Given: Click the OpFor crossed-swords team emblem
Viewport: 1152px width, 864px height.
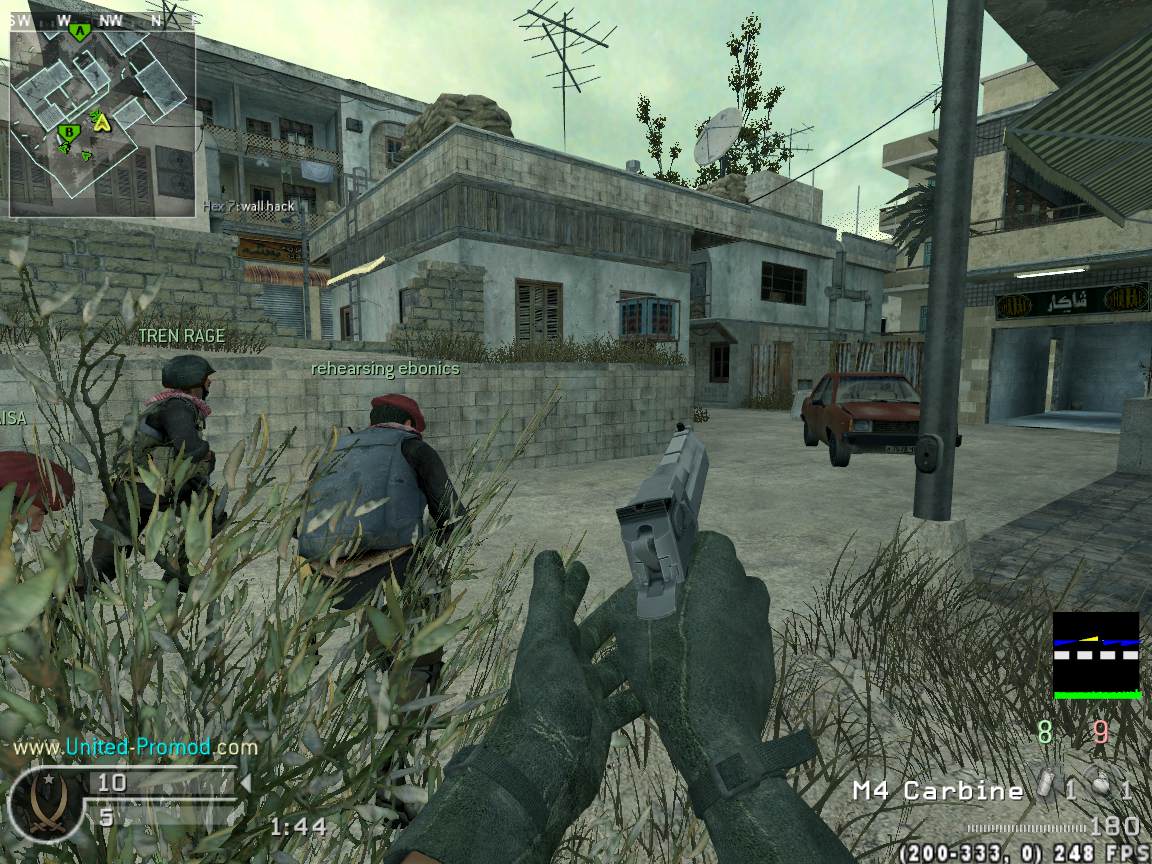Looking at the screenshot, I should (42, 802).
